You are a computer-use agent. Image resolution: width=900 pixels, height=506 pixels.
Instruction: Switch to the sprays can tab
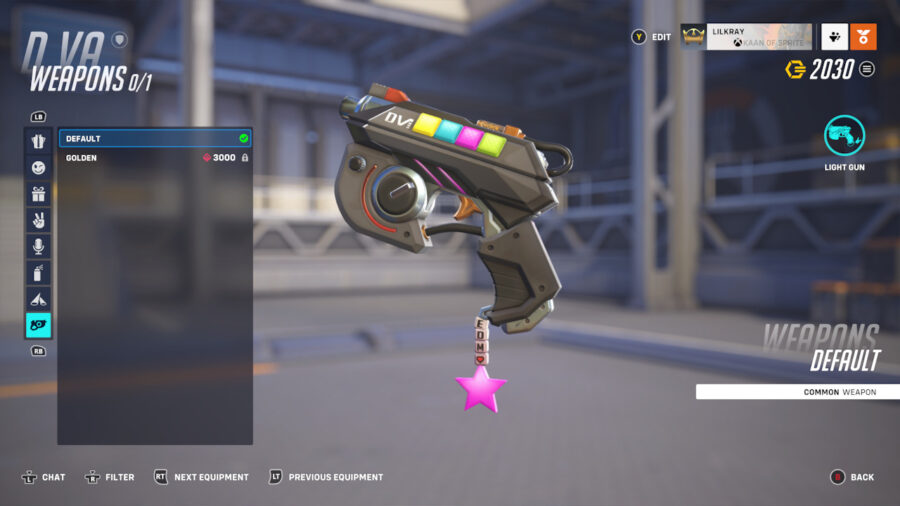(38, 272)
